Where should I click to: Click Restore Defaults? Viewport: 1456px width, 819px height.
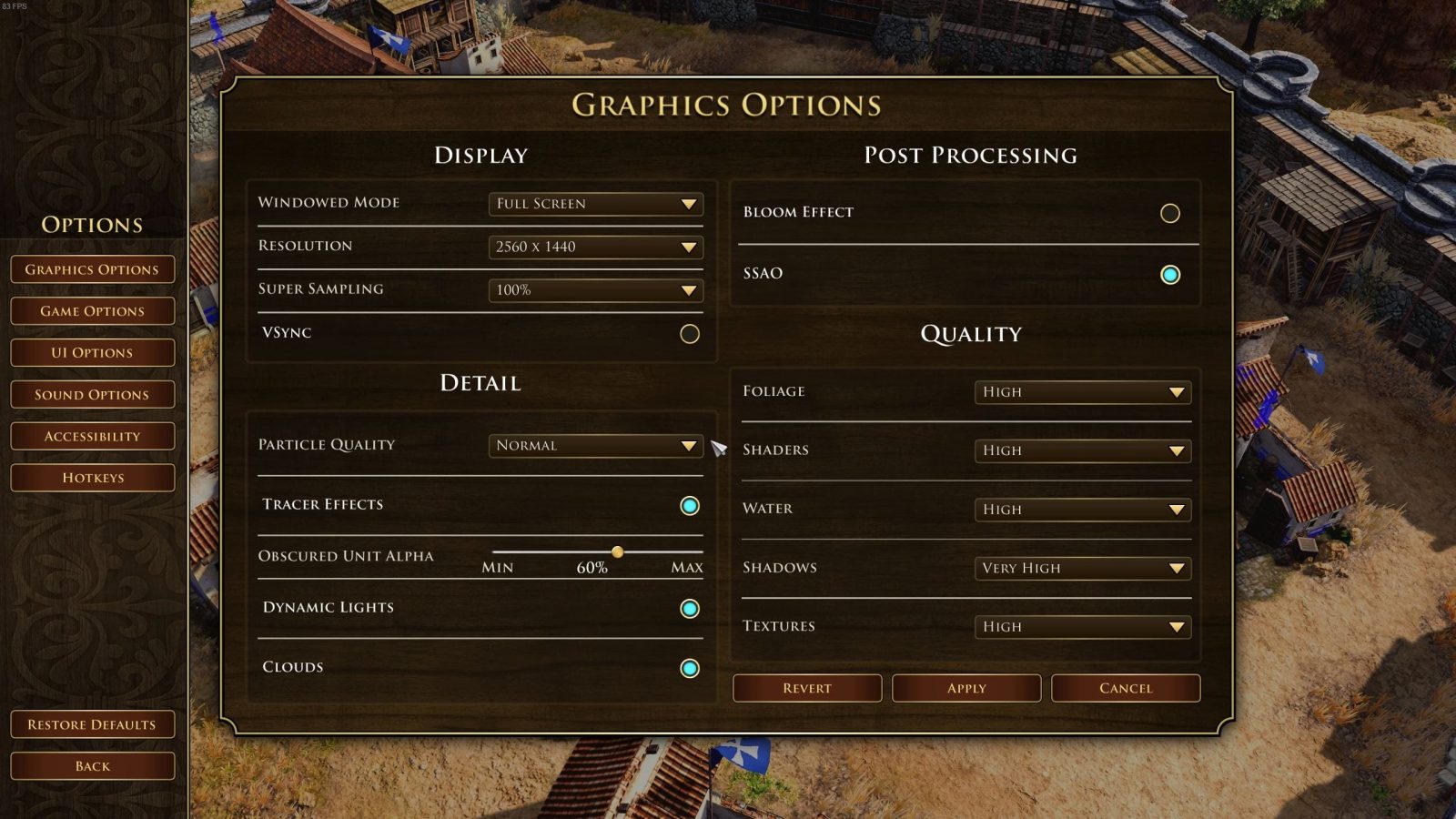click(92, 724)
